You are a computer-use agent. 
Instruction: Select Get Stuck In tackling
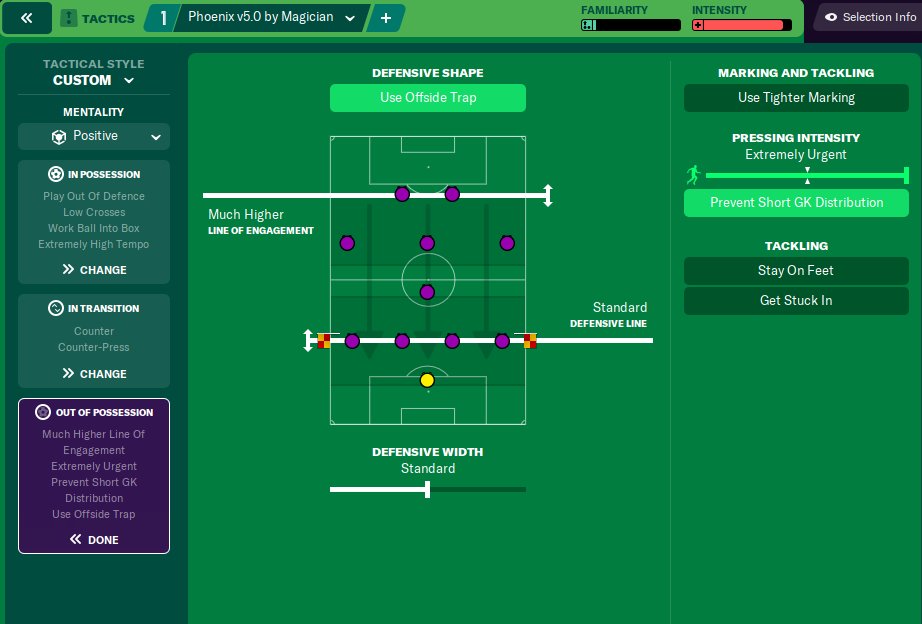click(x=796, y=300)
